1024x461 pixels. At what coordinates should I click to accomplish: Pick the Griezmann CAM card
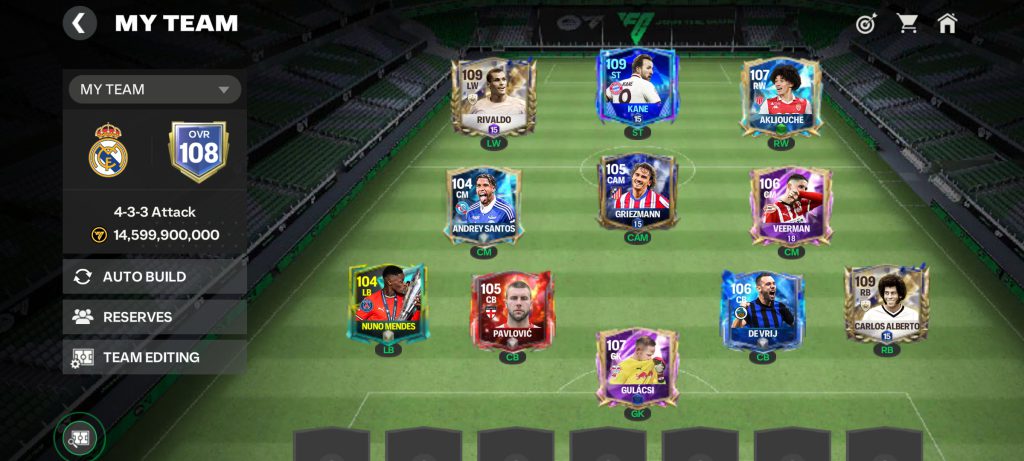pos(637,192)
